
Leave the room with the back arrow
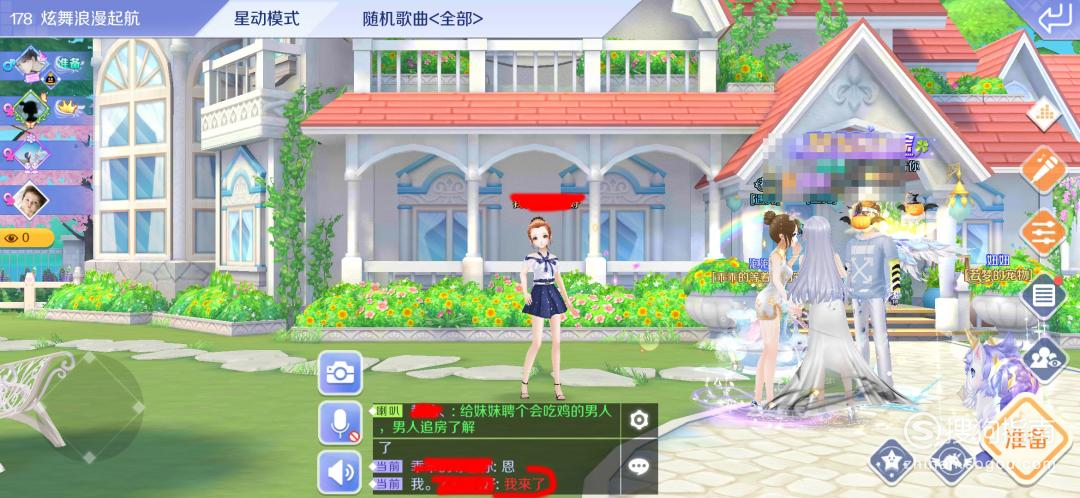click(x=1052, y=19)
